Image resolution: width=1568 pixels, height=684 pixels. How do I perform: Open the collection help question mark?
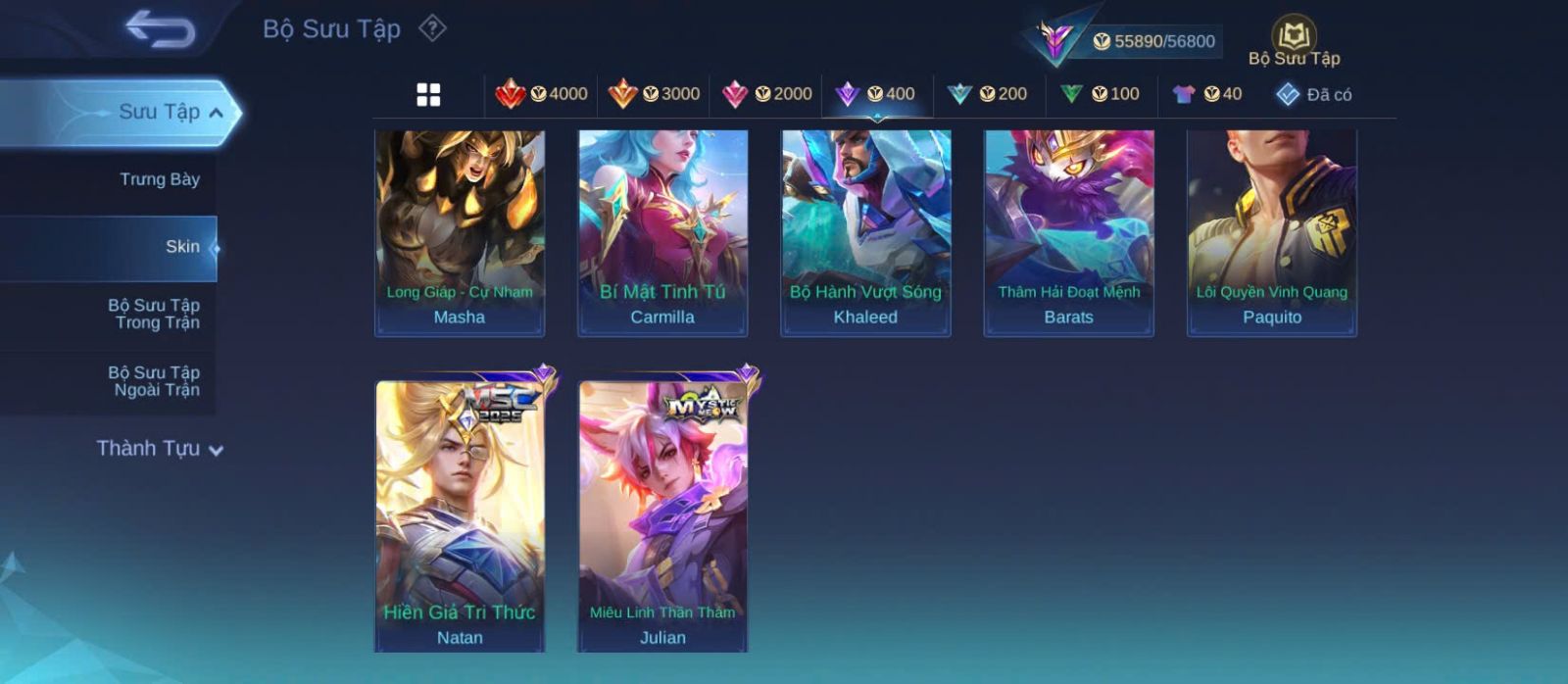[432, 28]
